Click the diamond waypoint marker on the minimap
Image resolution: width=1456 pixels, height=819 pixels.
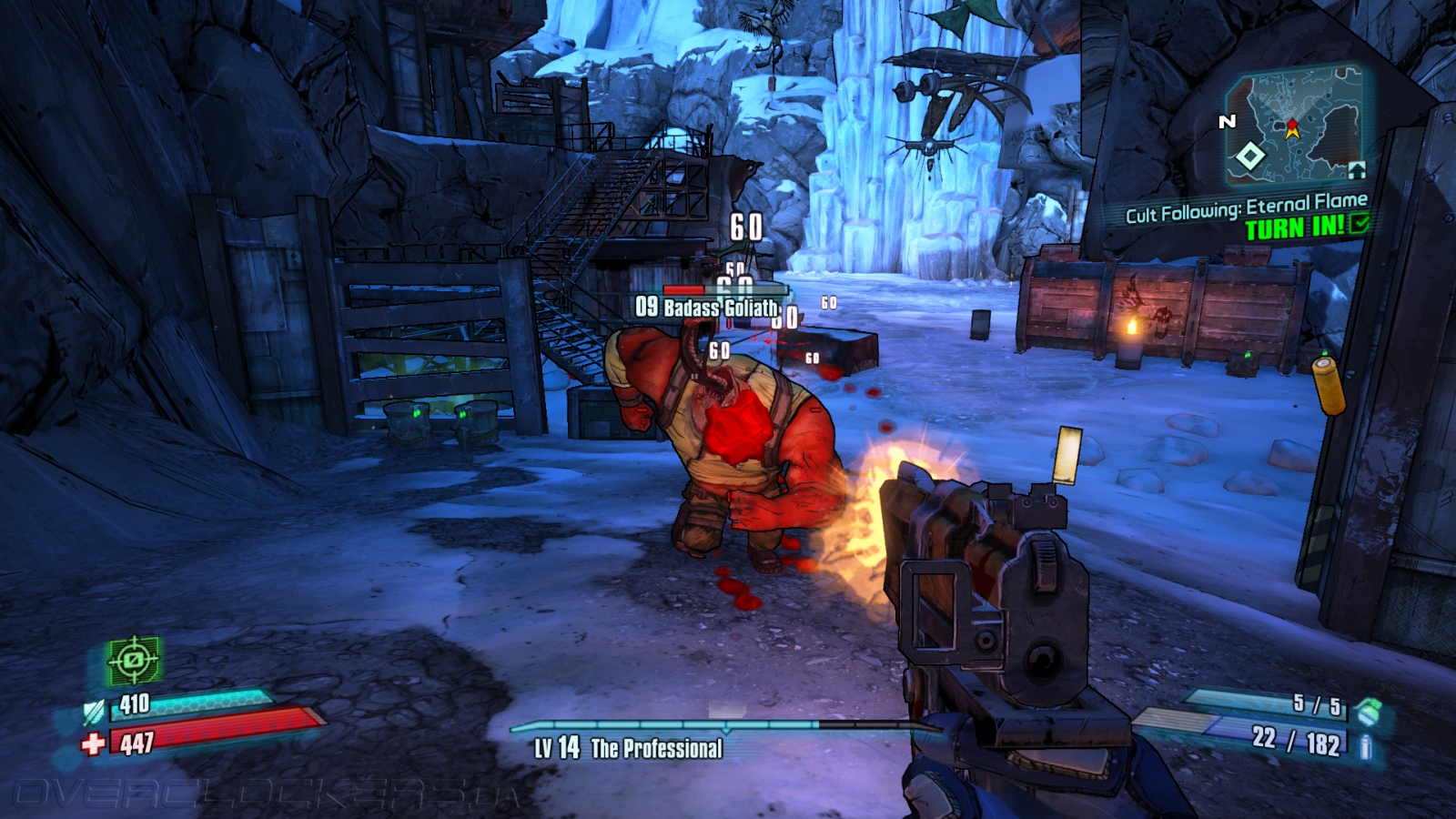(1250, 157)
